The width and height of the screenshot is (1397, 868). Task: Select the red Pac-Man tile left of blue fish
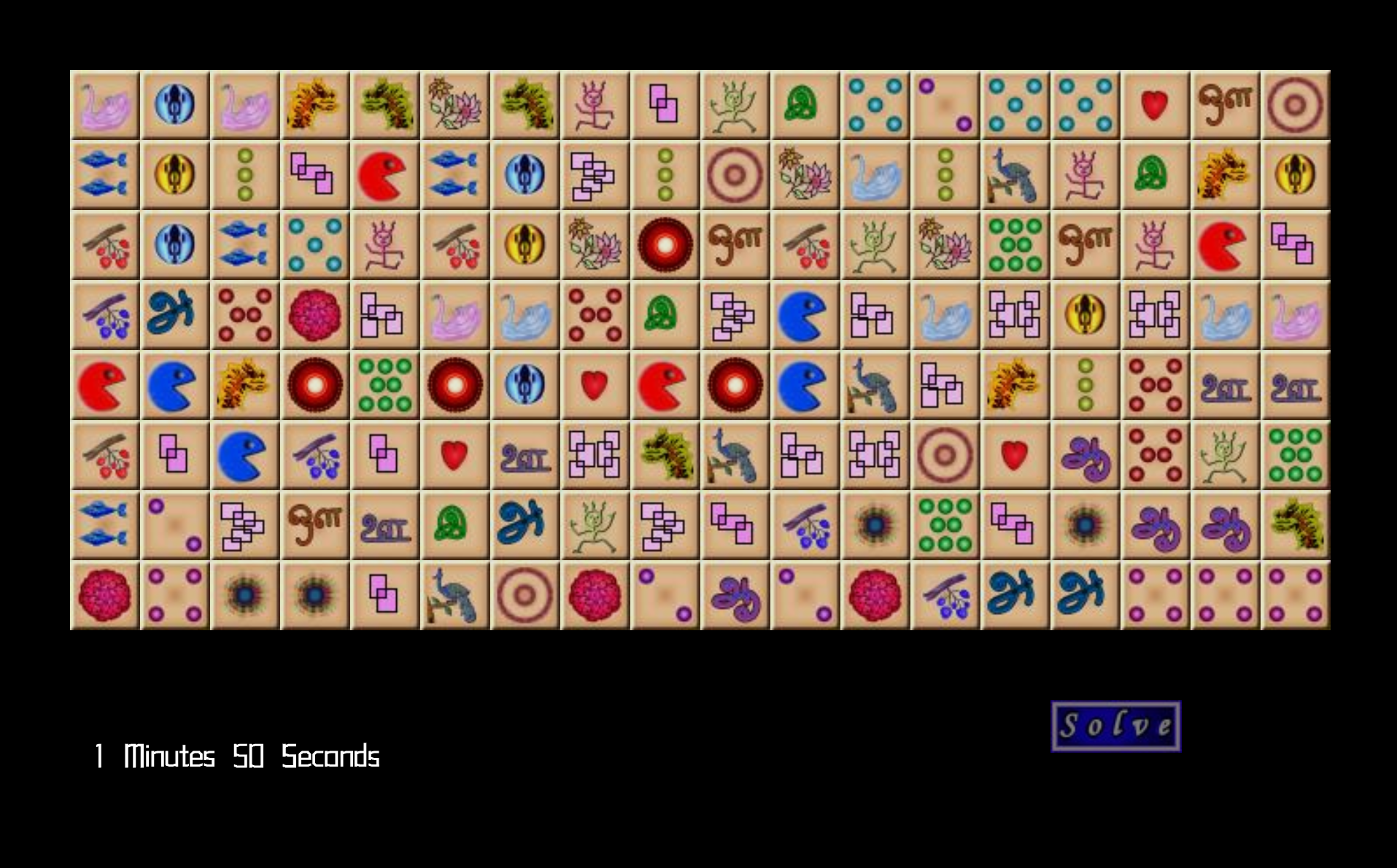click(385, 175)
